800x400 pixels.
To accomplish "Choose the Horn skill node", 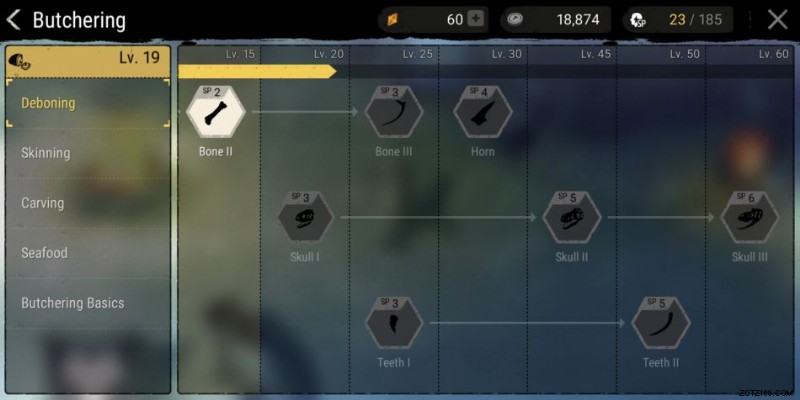I will click(x=483, y=112).
